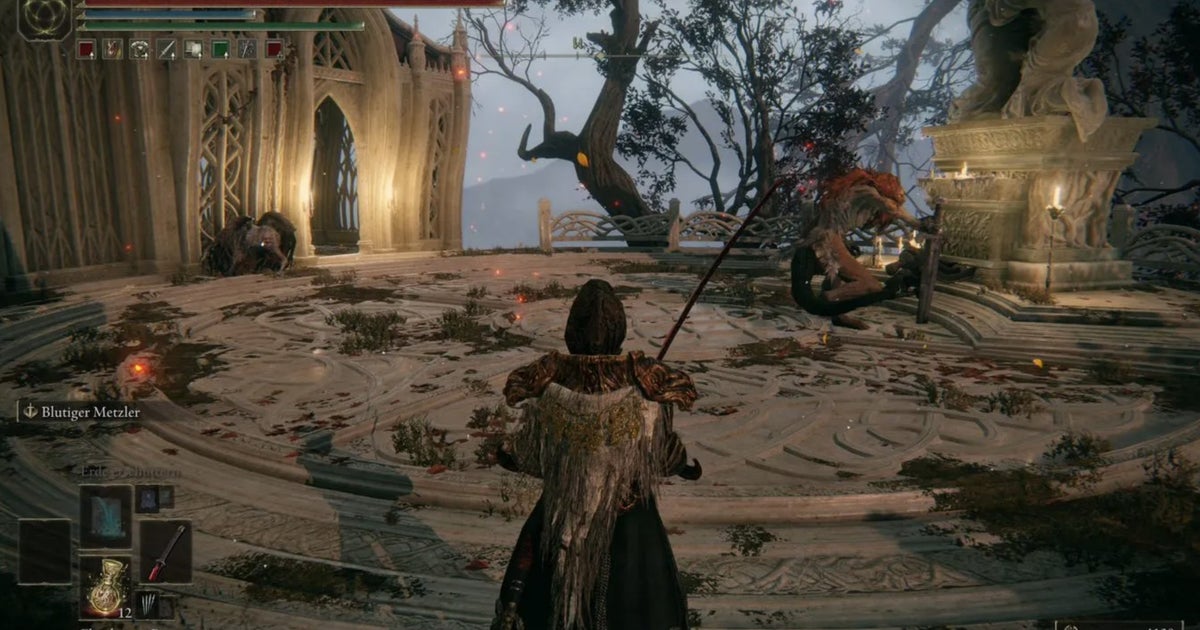The width and height of the screenshot is (1200, 630).
Task: Click the green square buff icon
Action: (x=220, y=48)
